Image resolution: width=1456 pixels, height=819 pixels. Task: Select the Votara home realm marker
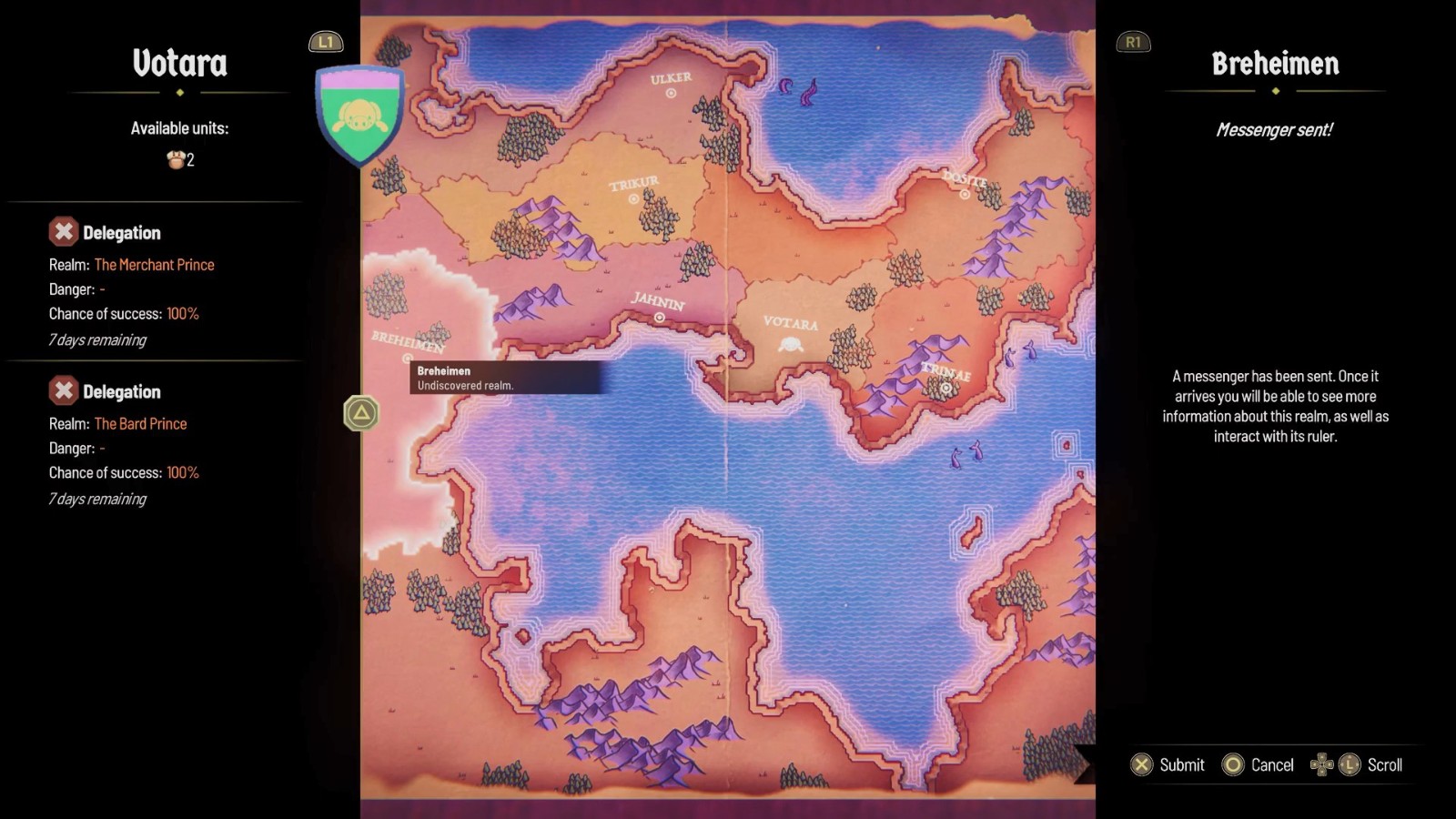791,345
